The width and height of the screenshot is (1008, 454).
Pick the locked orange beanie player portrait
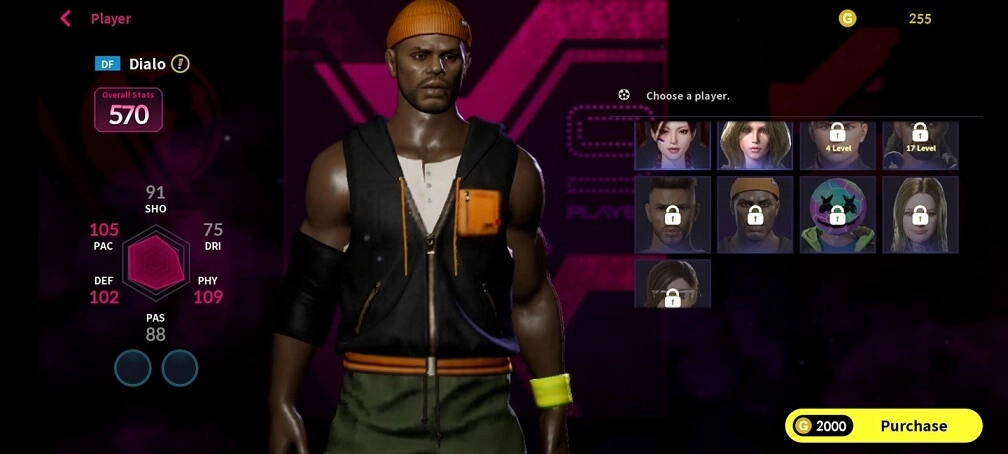pos(755,214)
